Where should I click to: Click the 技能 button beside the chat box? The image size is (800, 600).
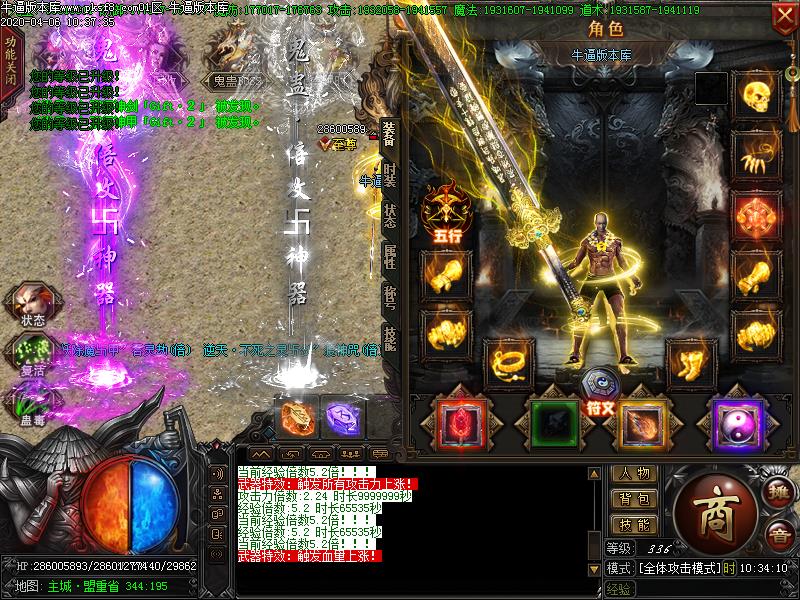[x=634, y=525]
